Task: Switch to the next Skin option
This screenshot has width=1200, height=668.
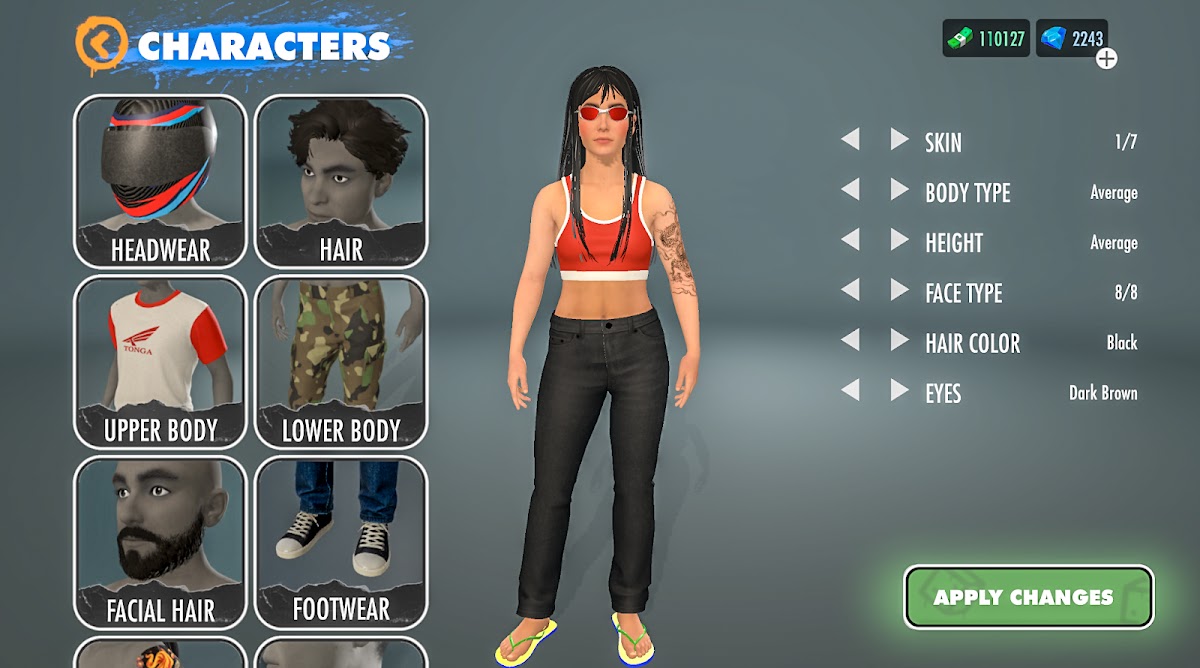Action: tap(899, 140)
